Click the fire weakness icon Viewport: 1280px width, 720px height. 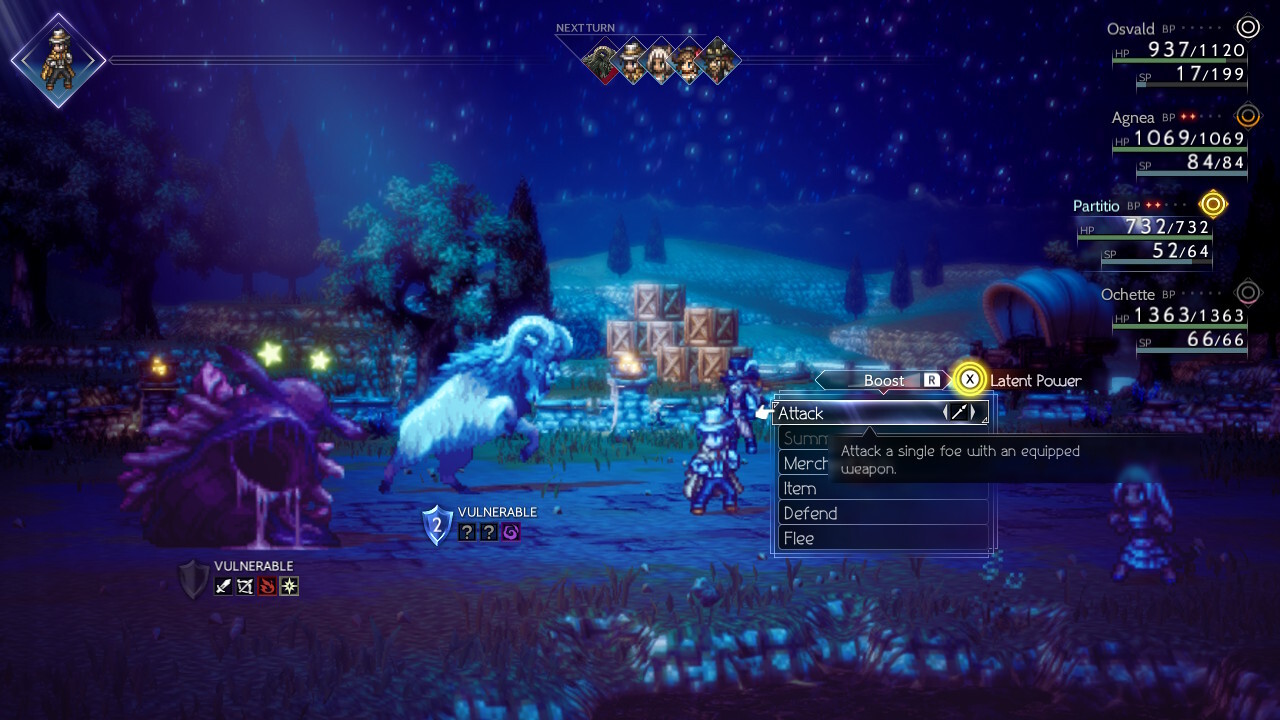(x=267, y=586)
